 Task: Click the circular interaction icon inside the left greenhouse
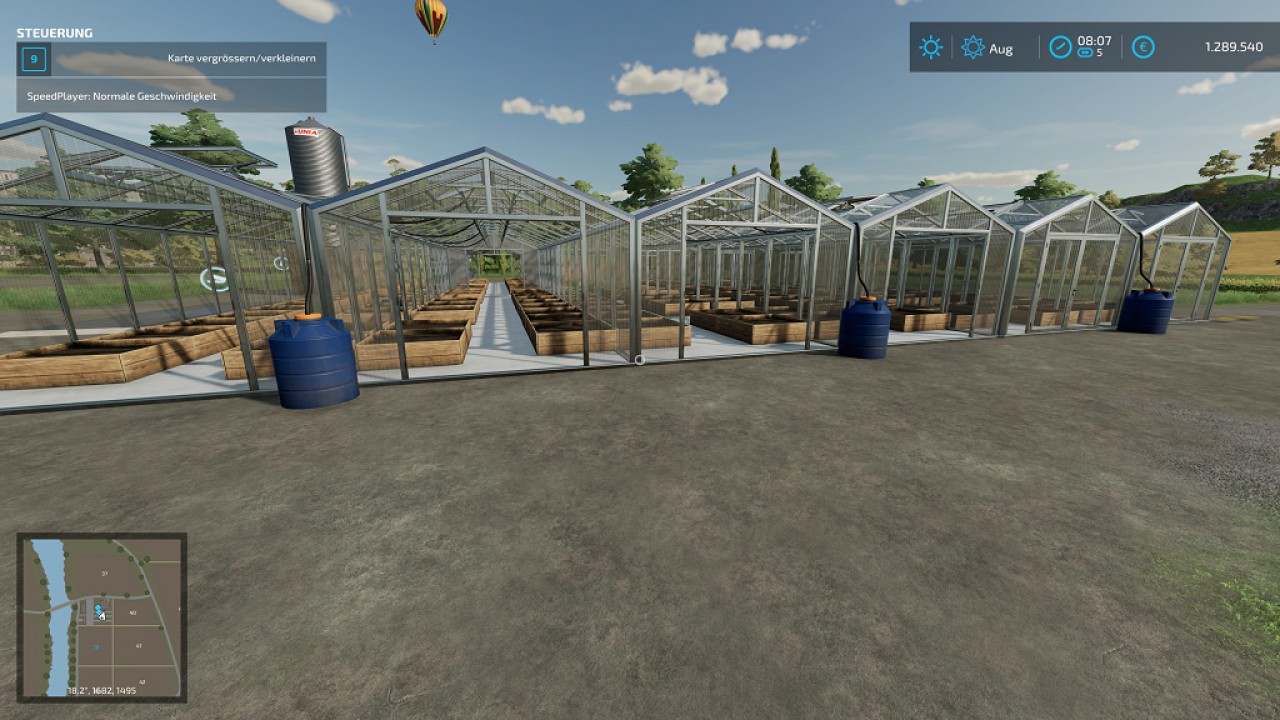click(x=214, y=277)
